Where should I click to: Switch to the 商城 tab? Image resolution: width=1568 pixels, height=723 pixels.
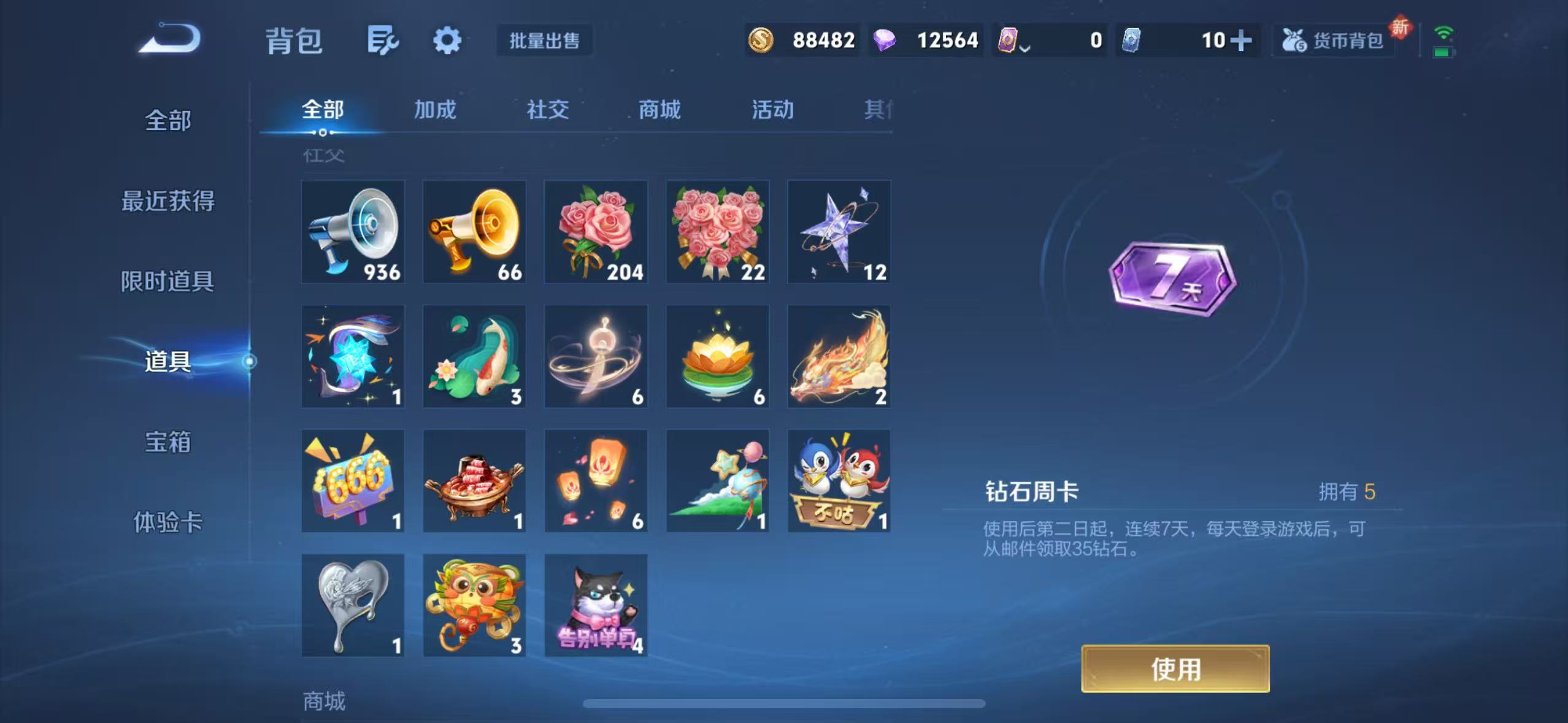pyautogui.click(x=659, y=110)
